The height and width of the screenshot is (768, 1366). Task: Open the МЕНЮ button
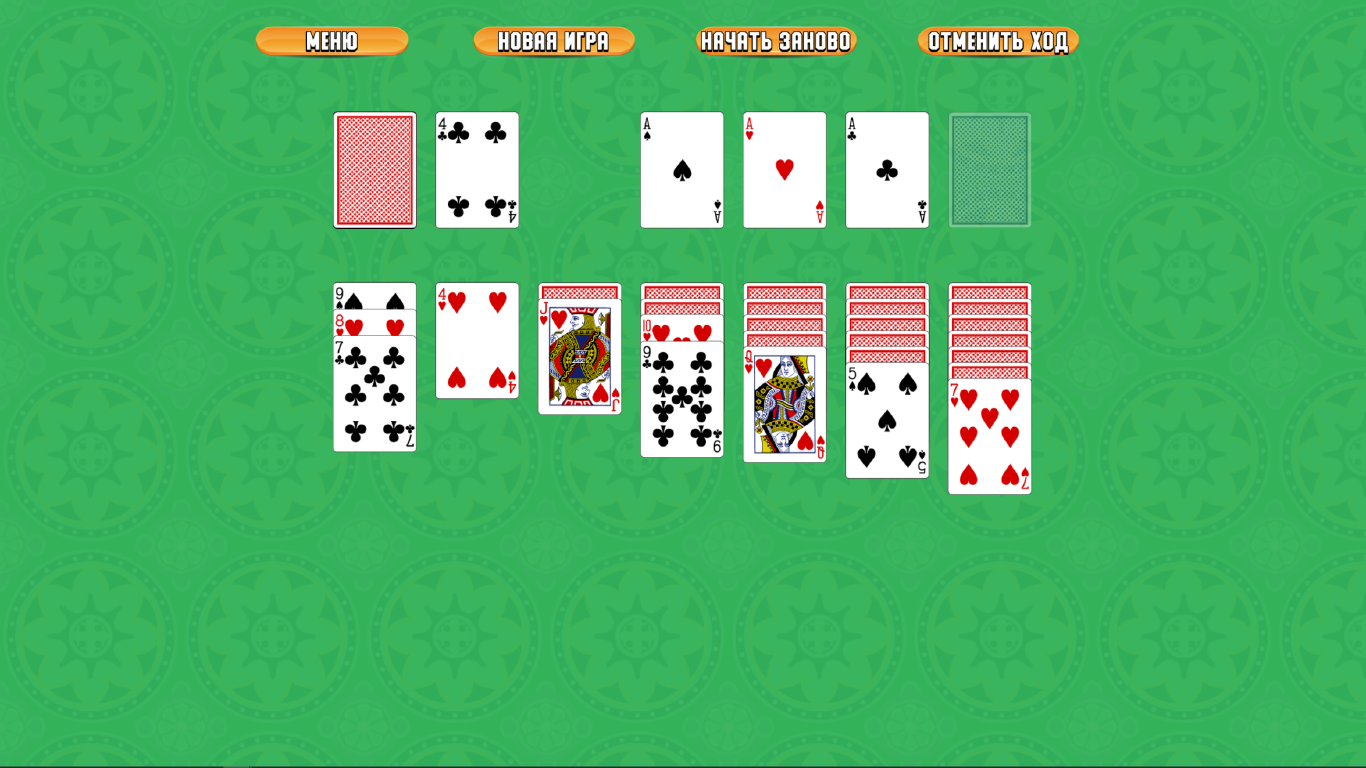tap(331, 41)
